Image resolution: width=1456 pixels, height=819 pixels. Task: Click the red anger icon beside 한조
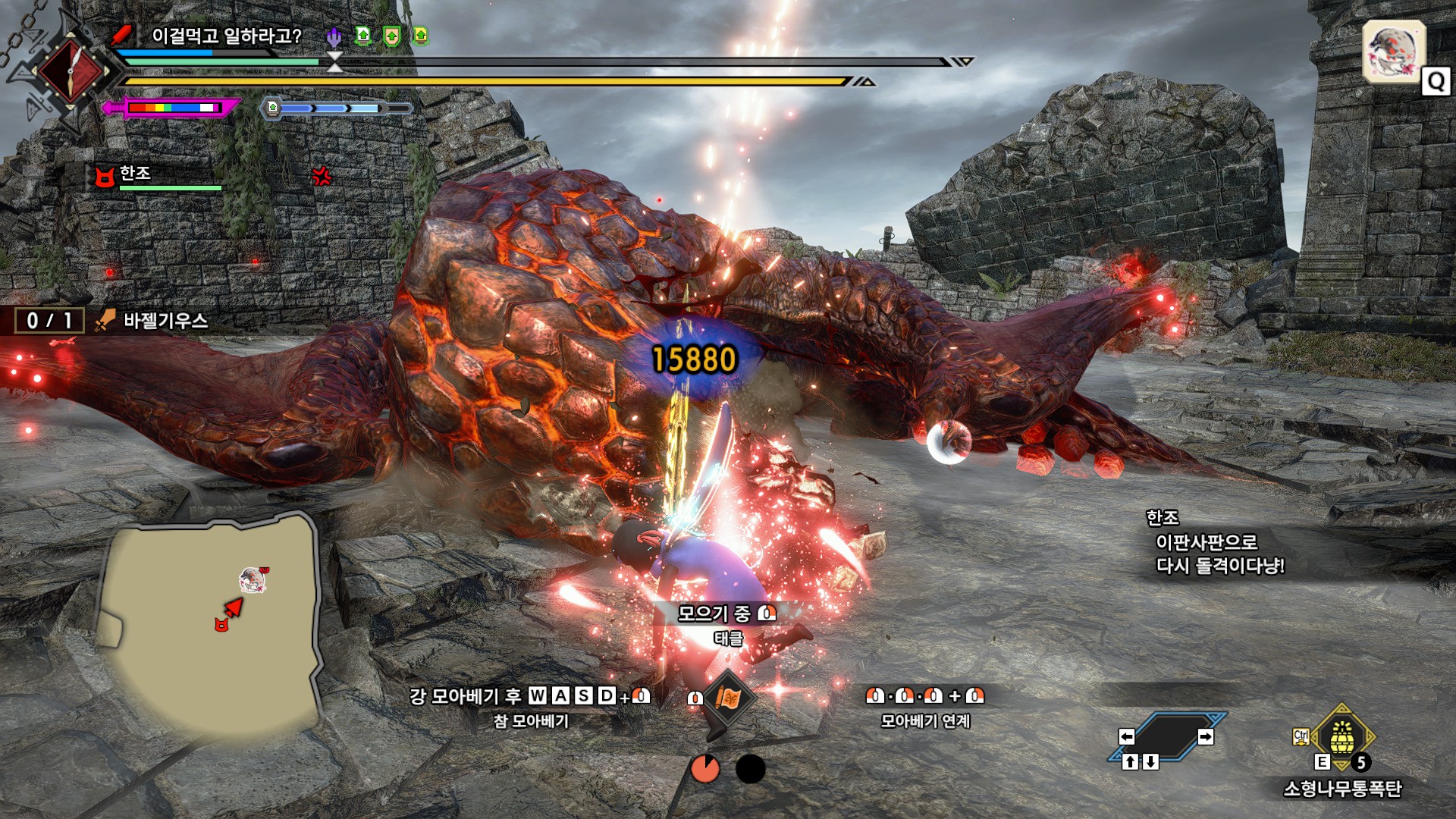click(322, 177)
